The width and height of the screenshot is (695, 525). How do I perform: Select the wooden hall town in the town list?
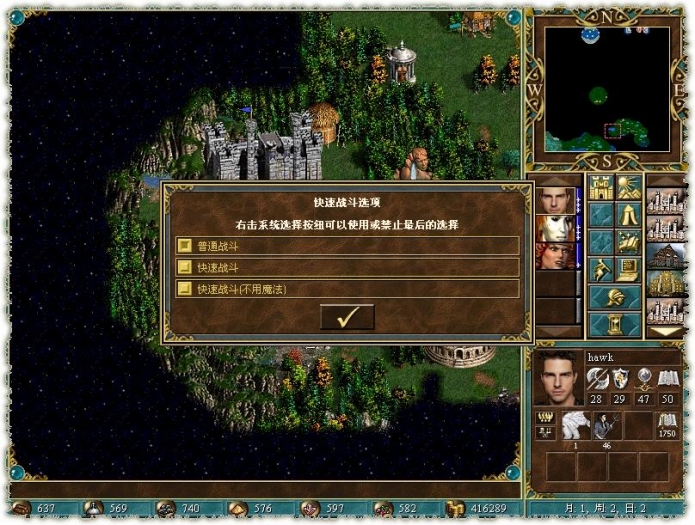coord(666,256)
